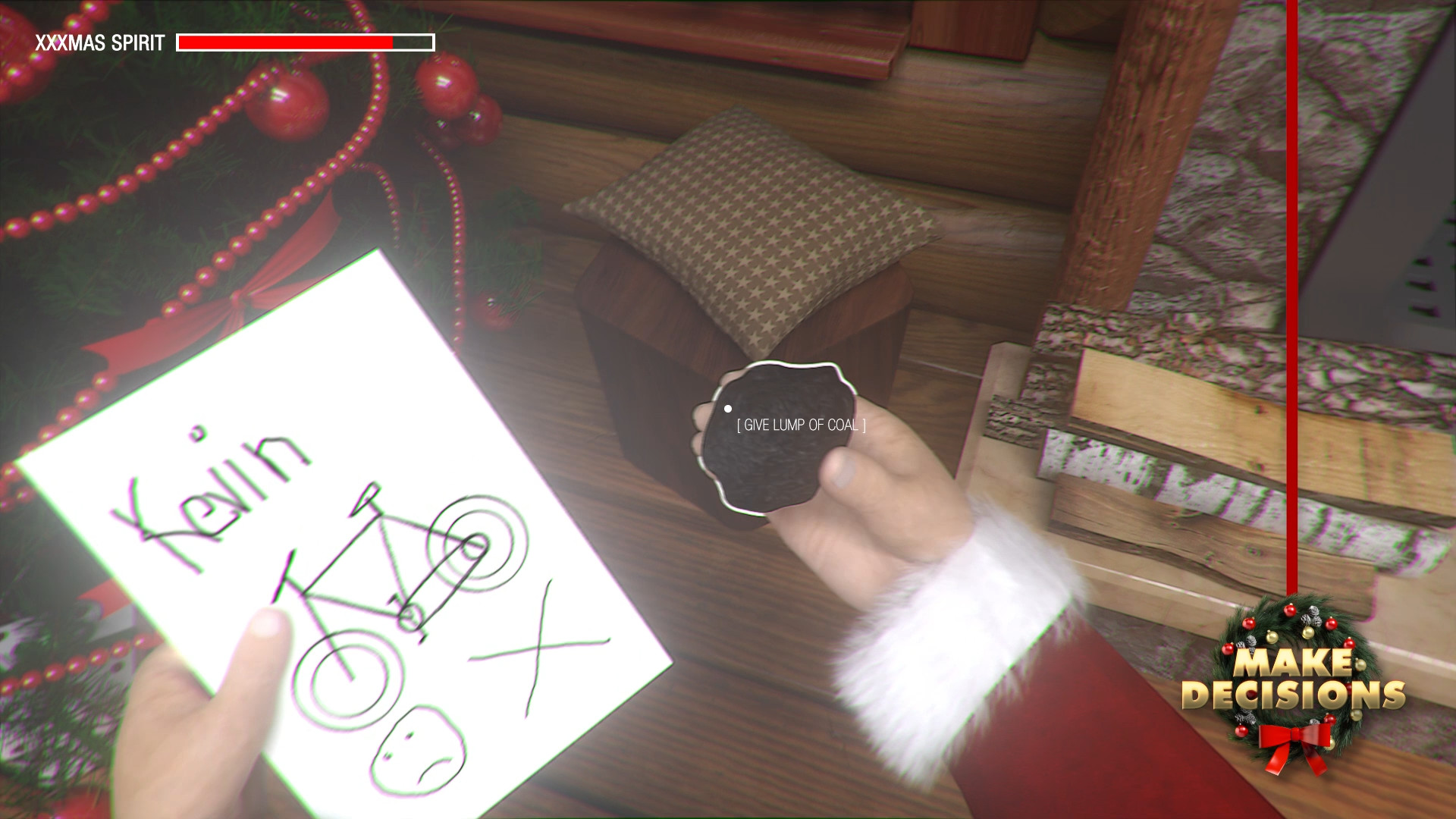This screenshot has height=819, width=1456.
Task: Activate the GIVE LUMP OF COAL prompt
Action: 801,426
